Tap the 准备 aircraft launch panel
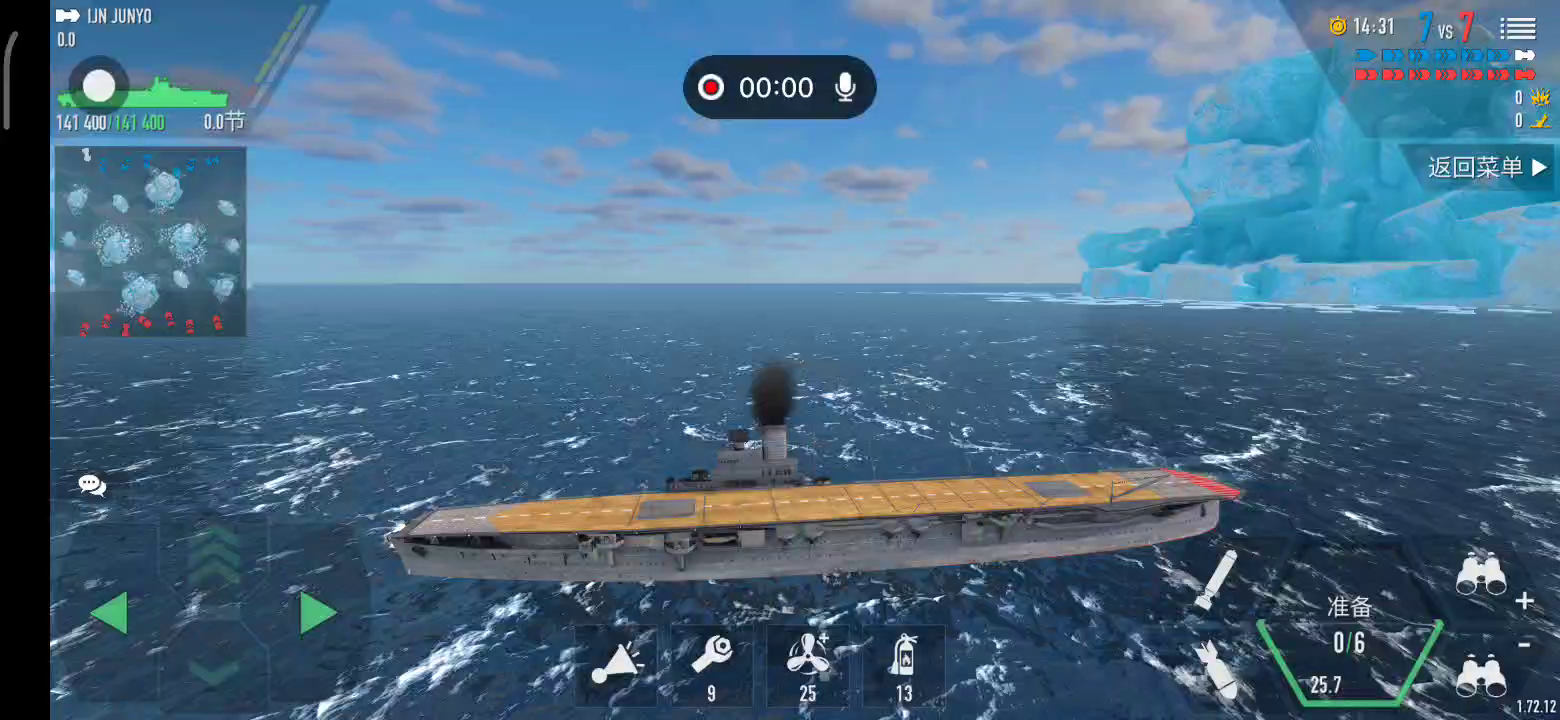This screenshot has height=720, width=1560. [1349, 645]
